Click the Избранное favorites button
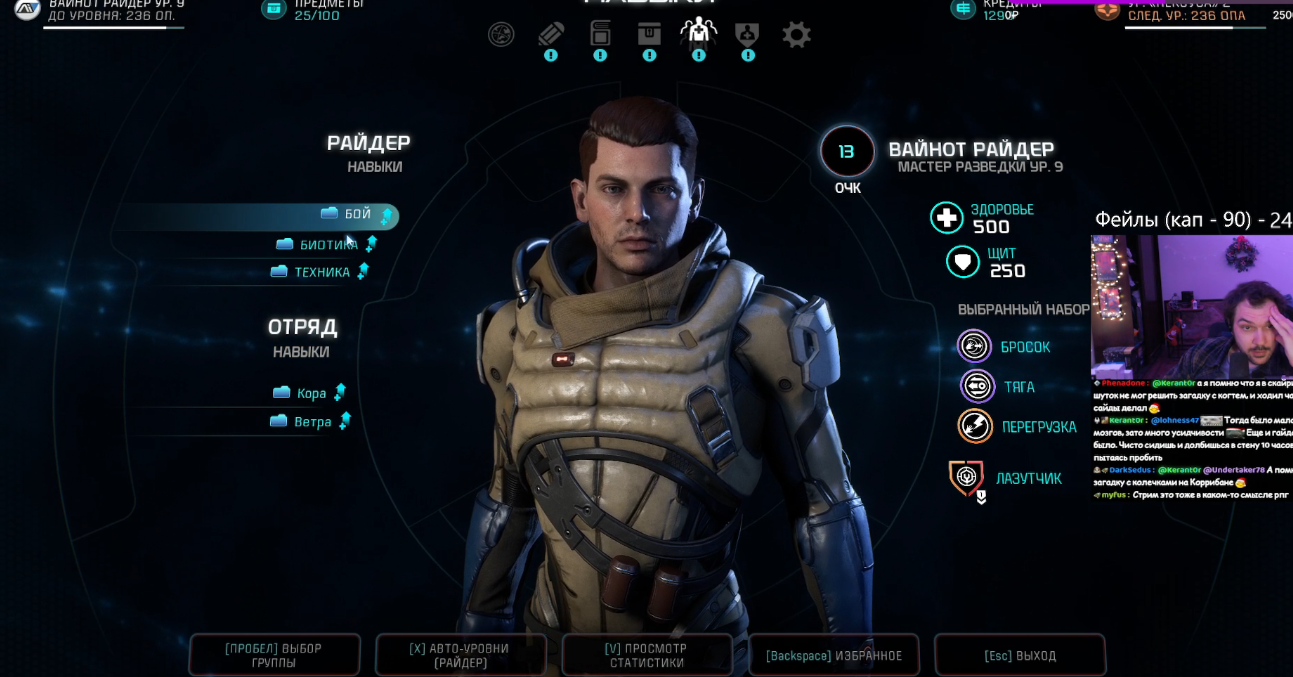Viewport: 1293px width, 677px height. point(834,656)
